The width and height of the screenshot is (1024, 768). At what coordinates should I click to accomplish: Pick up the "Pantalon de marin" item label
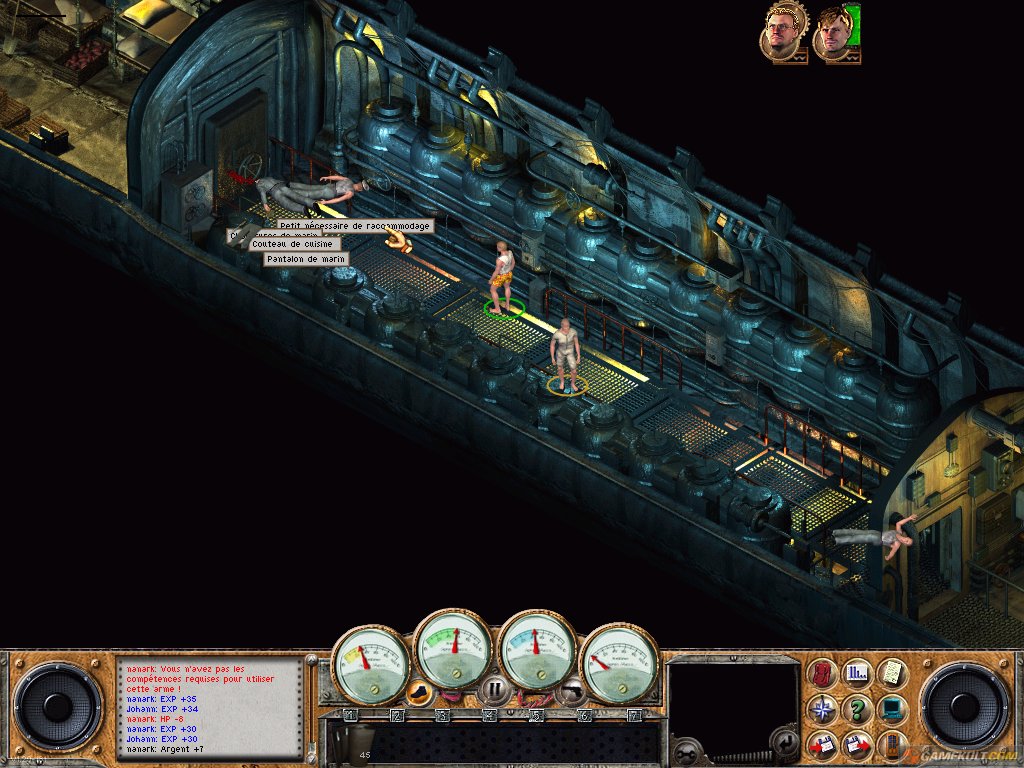point(304,259)
